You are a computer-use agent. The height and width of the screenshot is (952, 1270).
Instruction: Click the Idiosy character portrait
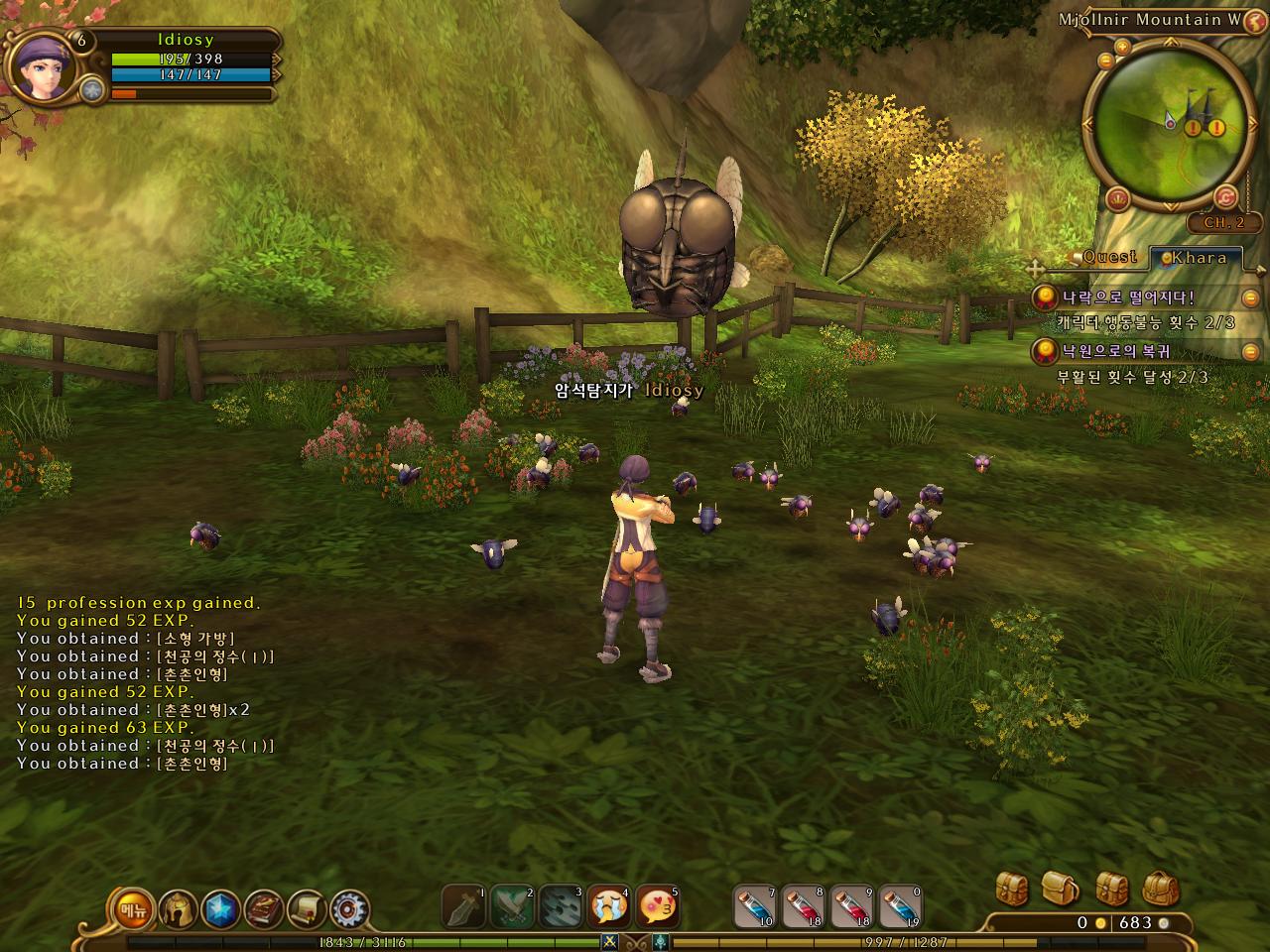click(40, 67)
